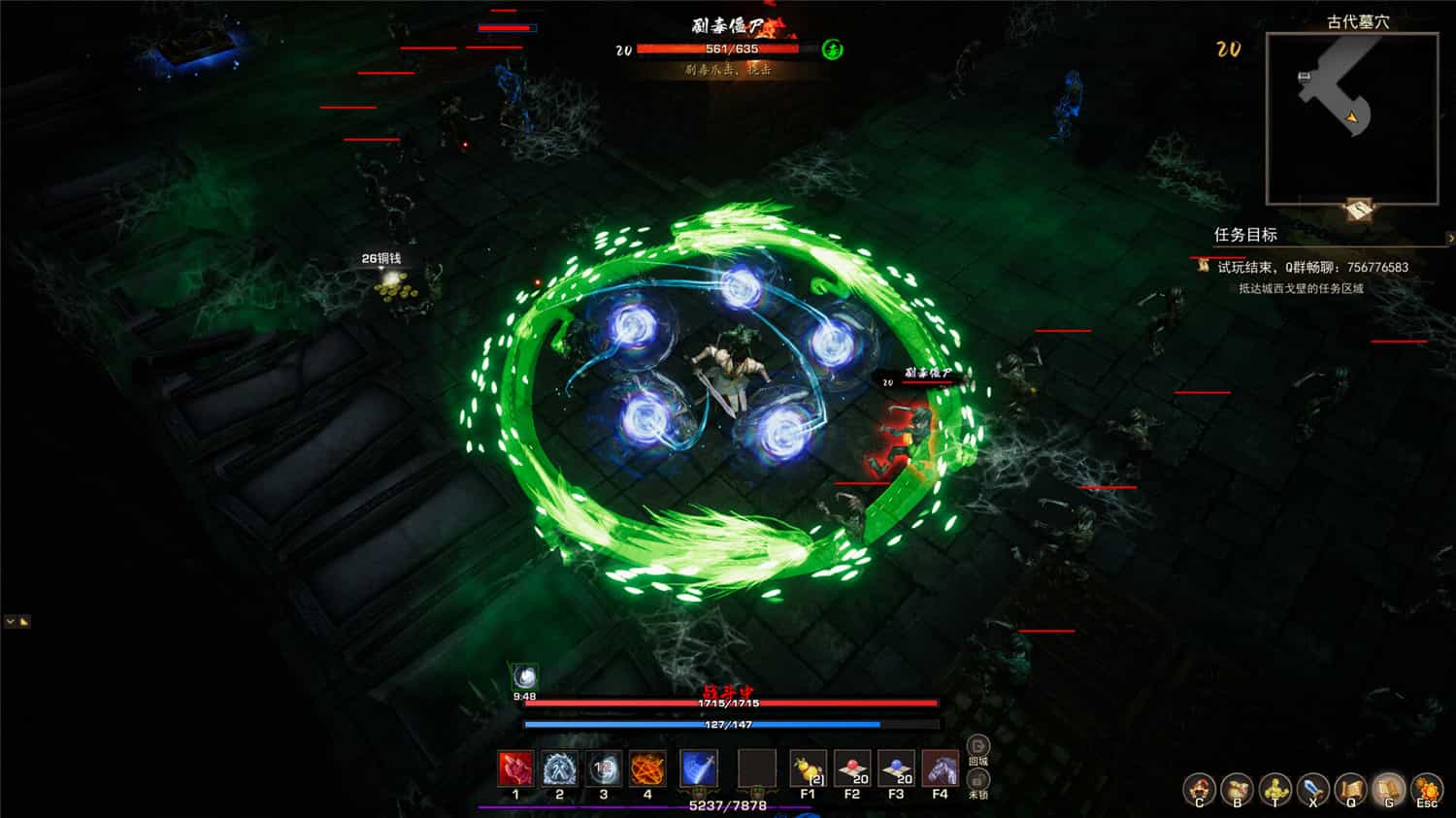Open the stats panel via the T icon

coord(1276,789)
